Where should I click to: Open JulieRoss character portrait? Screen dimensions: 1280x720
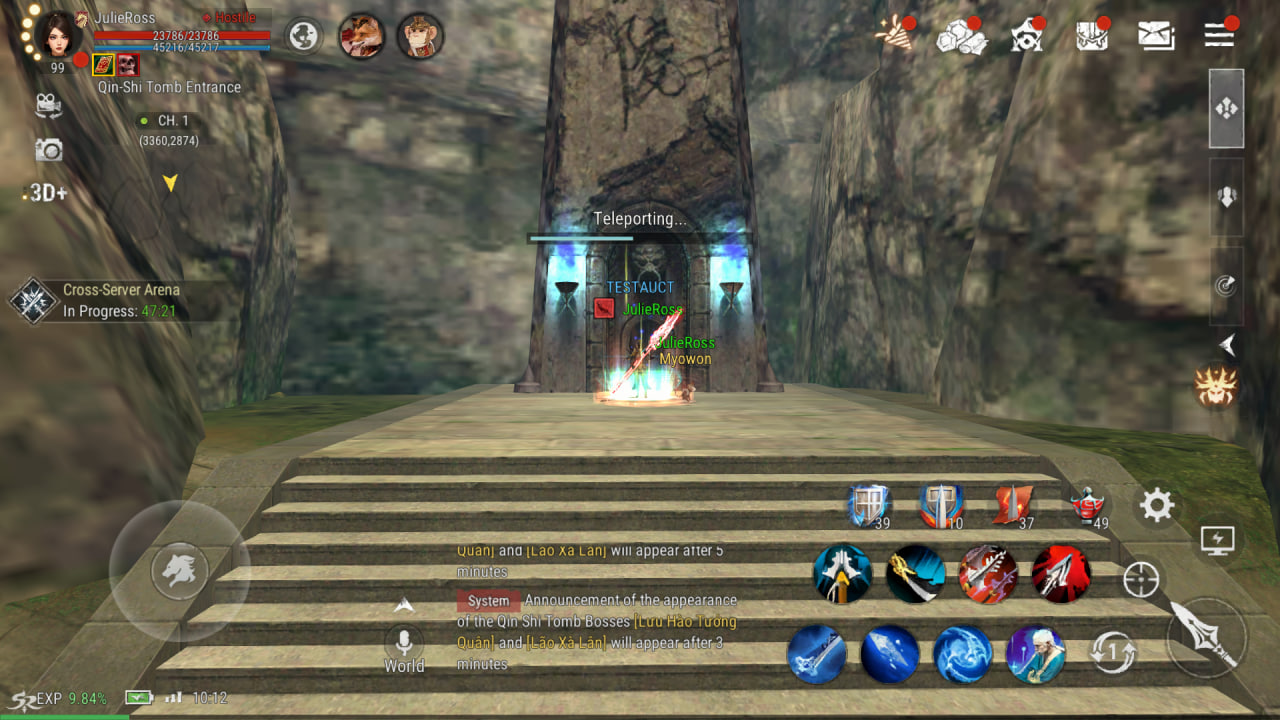(x=57, y=34)
